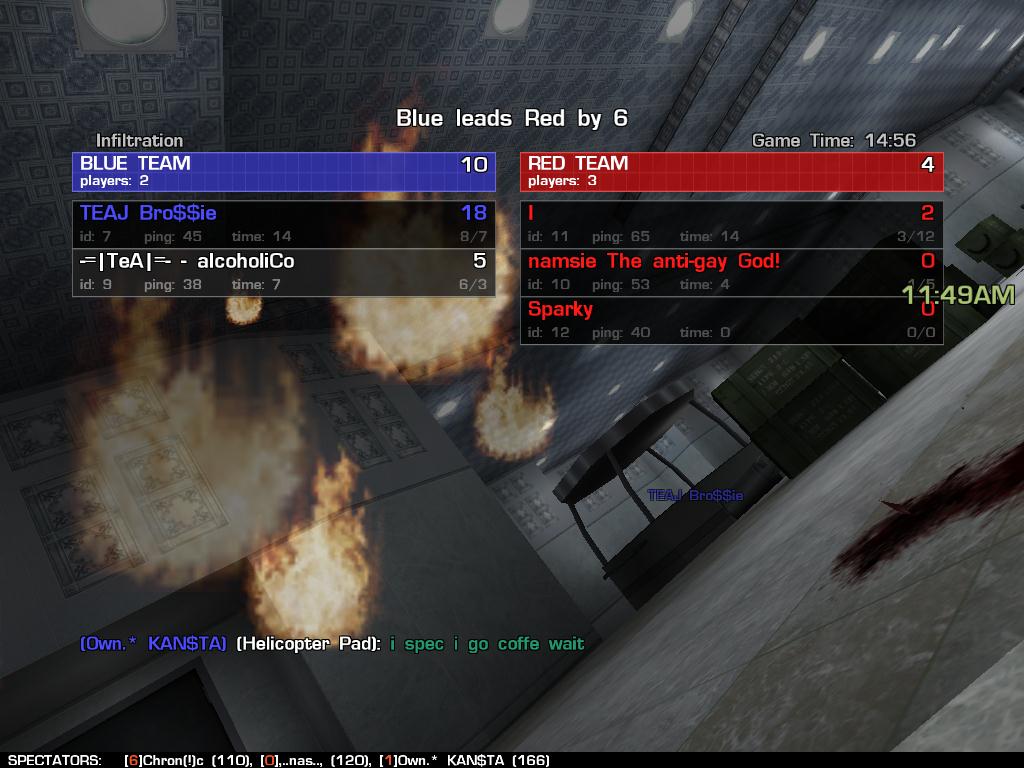Viewport: 1024px width, 768px height.
Task: Click the BLUE TEAM header panel
Action: [283, 171]
